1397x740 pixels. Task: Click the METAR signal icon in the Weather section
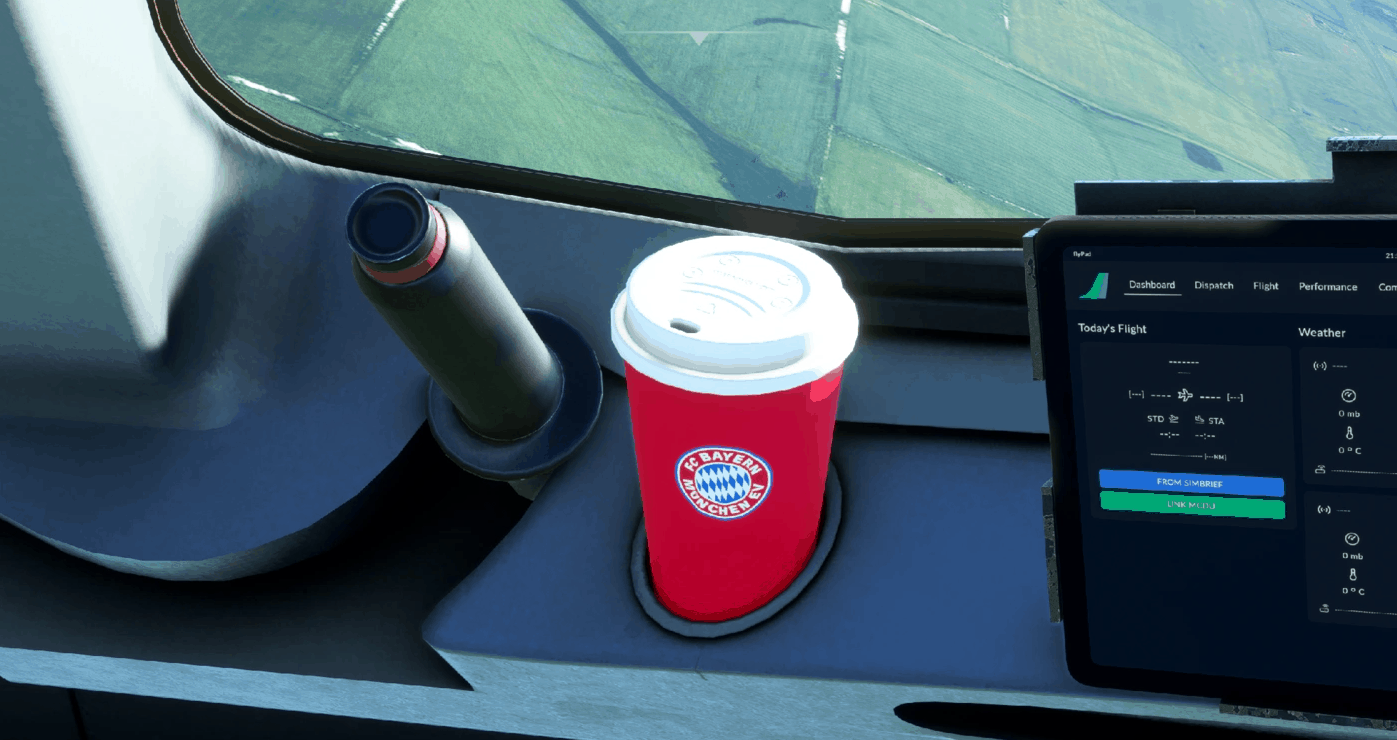point(1319,366)
